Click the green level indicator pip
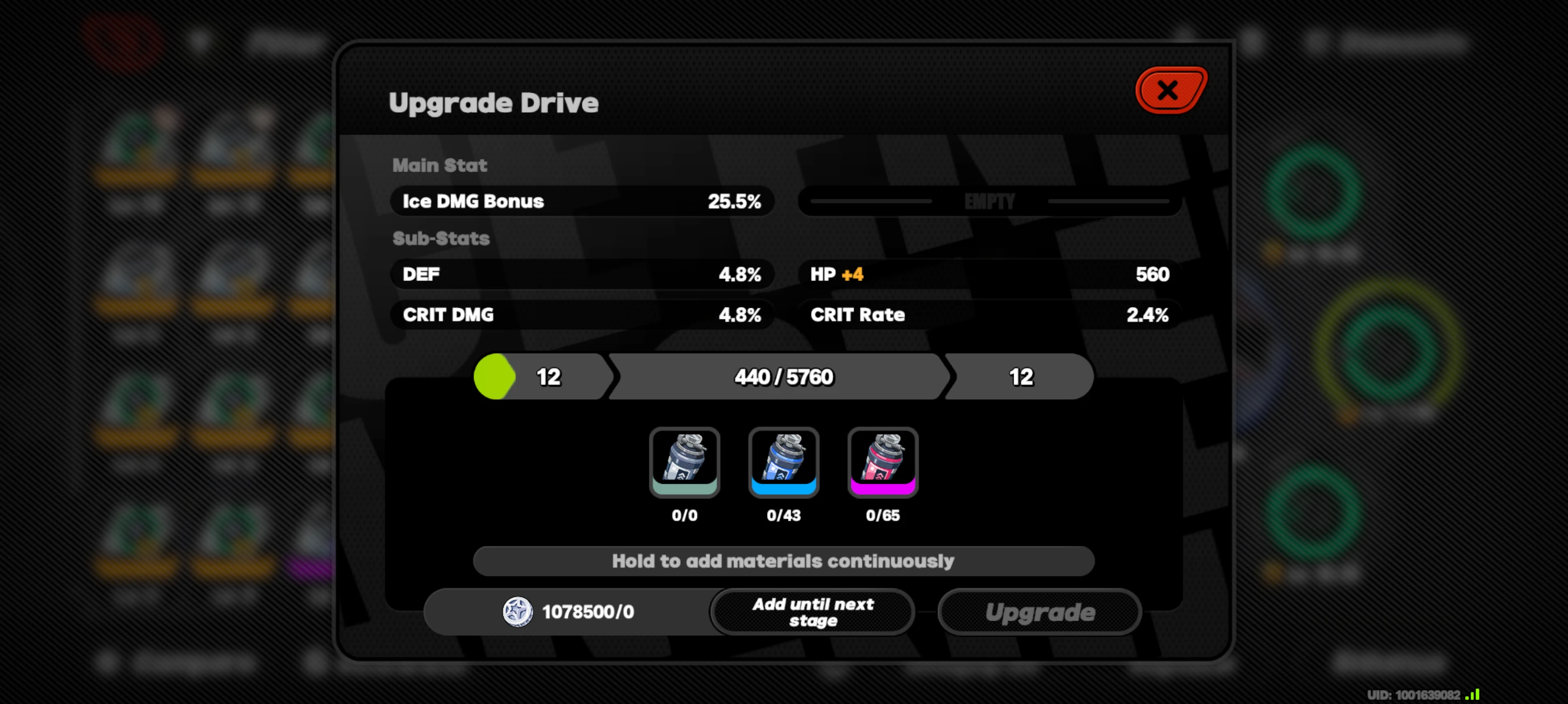 (x=495, y=377)
